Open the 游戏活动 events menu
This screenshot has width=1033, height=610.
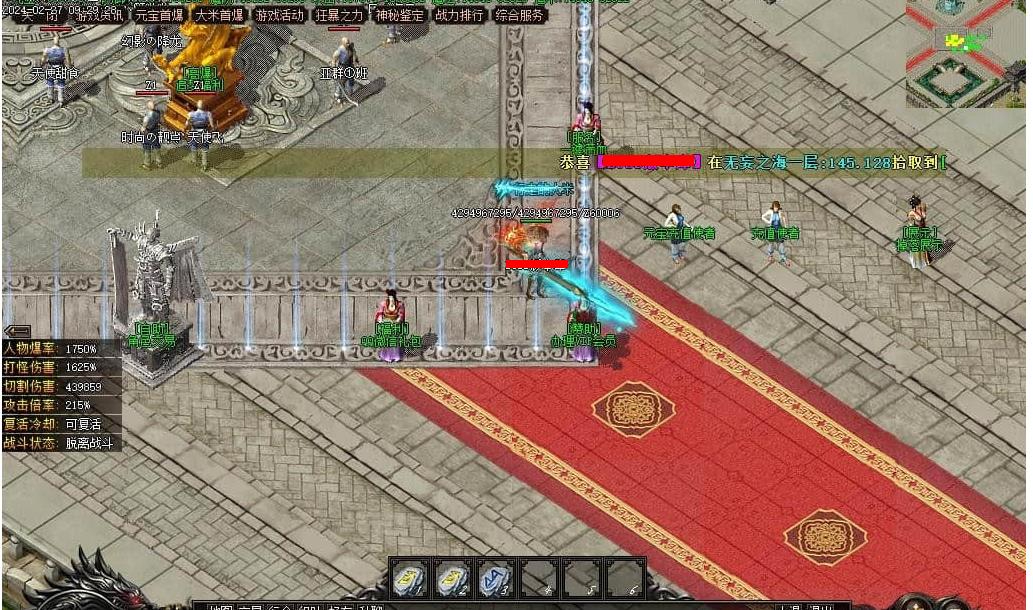coord(279,15)
